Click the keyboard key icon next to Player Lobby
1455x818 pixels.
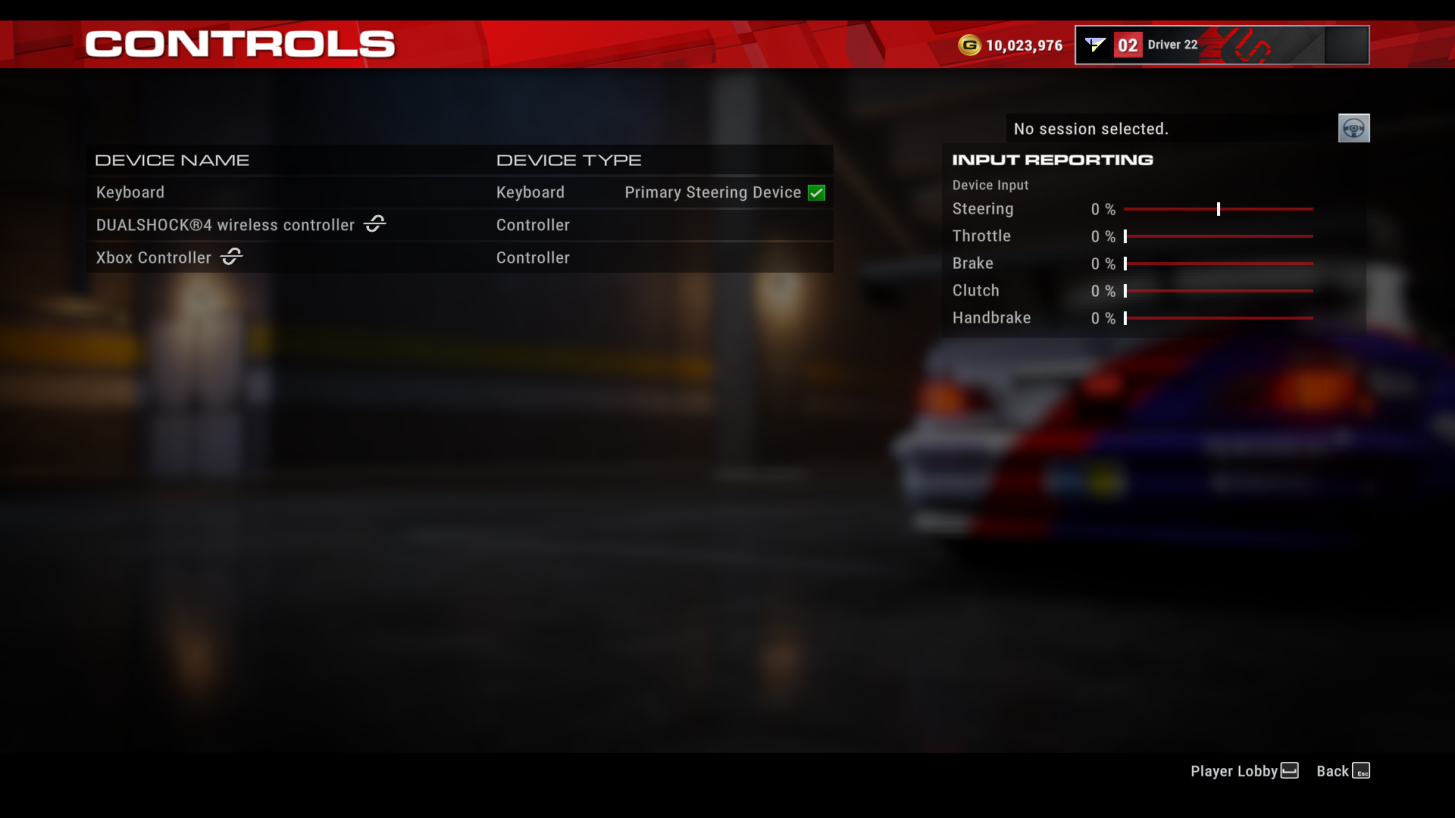(x=1289, y=770)
